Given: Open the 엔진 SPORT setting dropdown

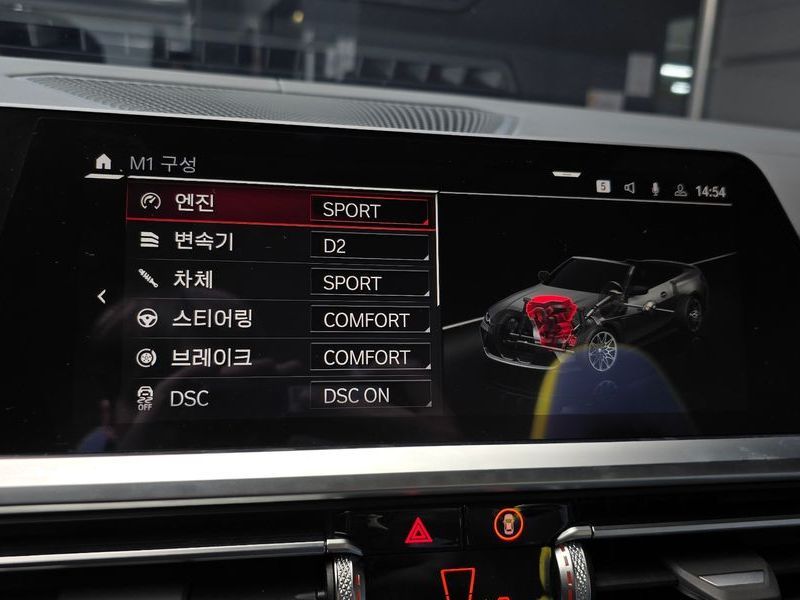Looking at the screenshot, I should (x=369, y=210).
